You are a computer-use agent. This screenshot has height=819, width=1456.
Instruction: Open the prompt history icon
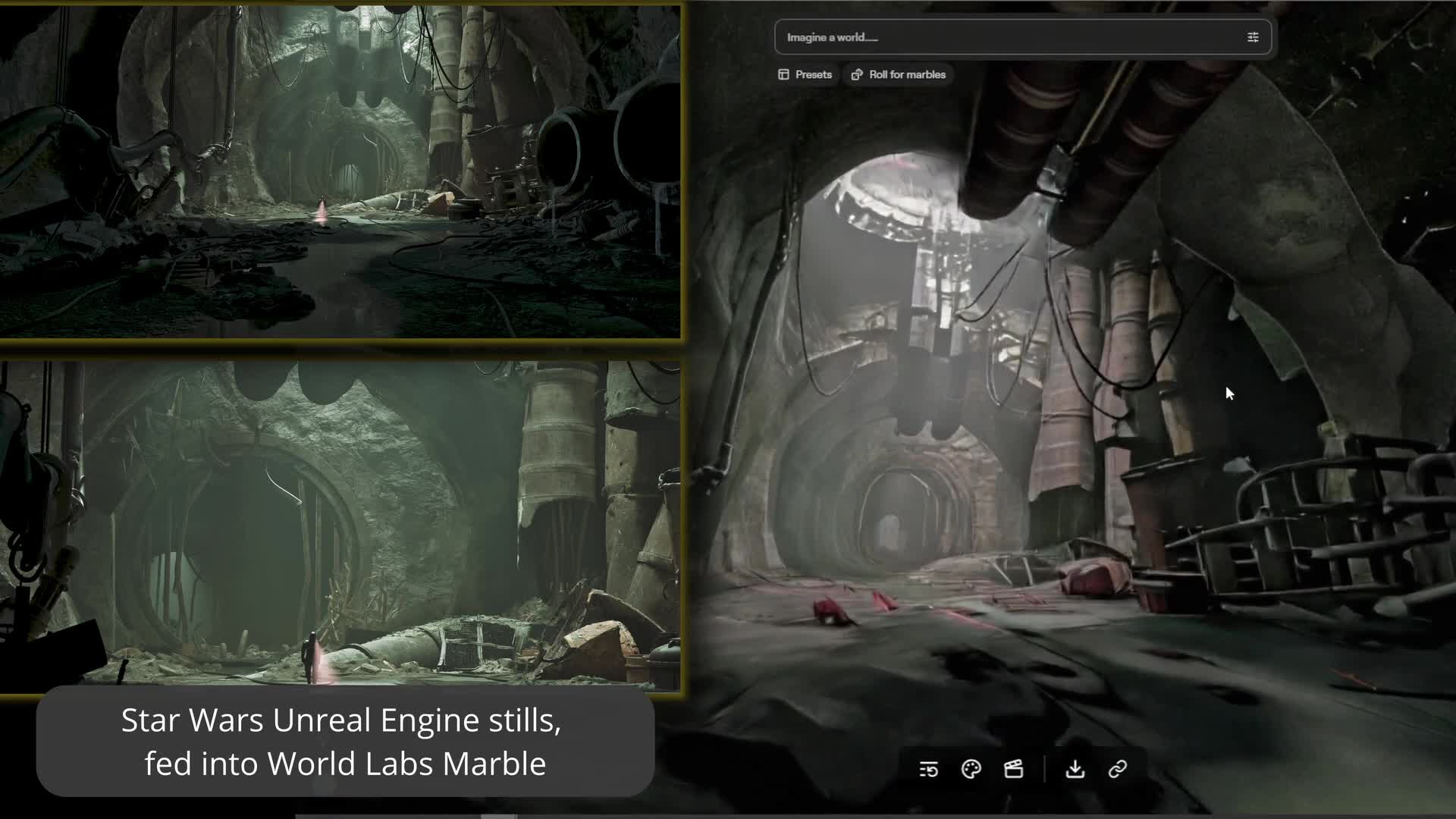pyautogui.click(x=927, y=769)
